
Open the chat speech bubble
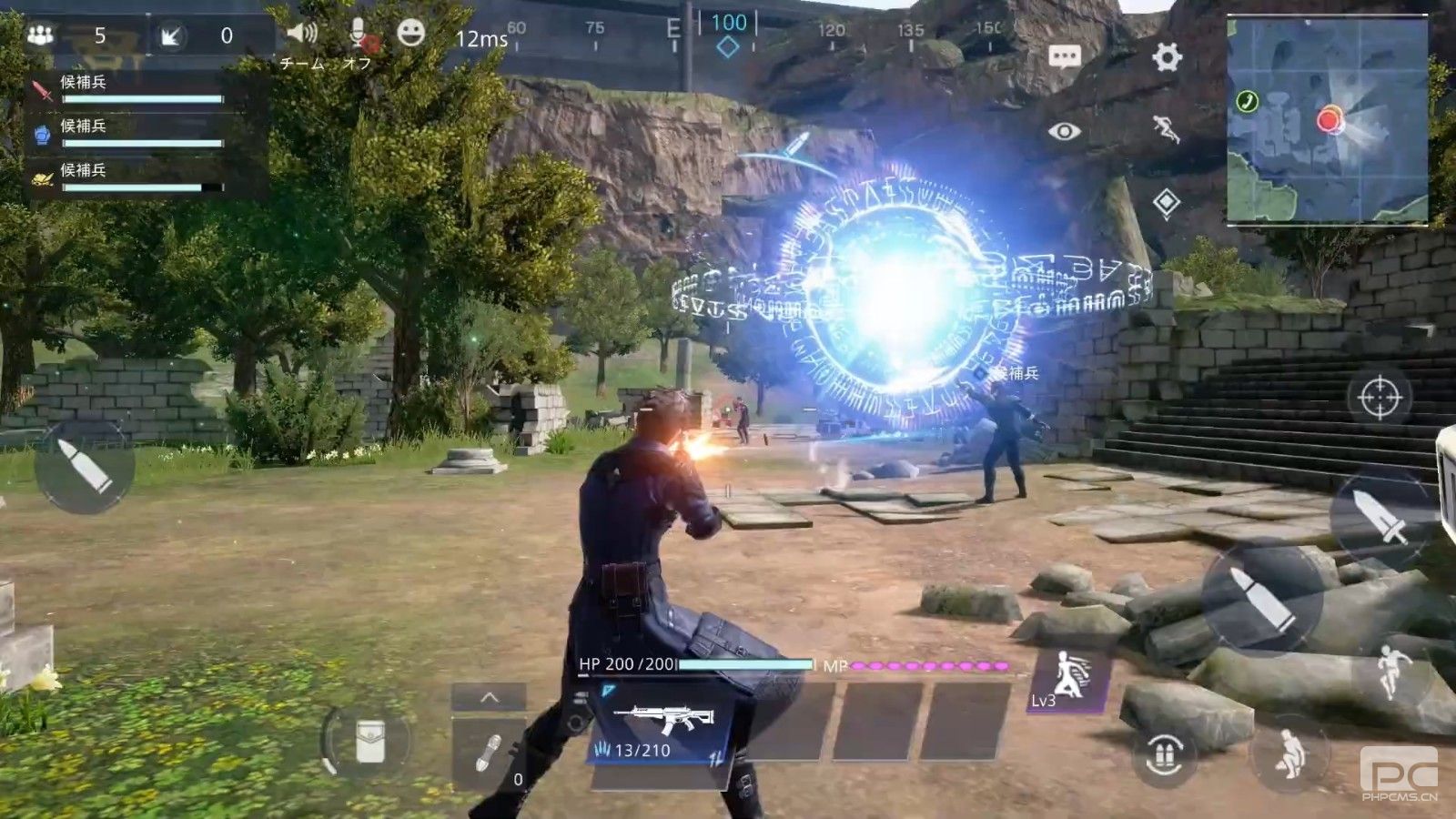coord(1064,57)
